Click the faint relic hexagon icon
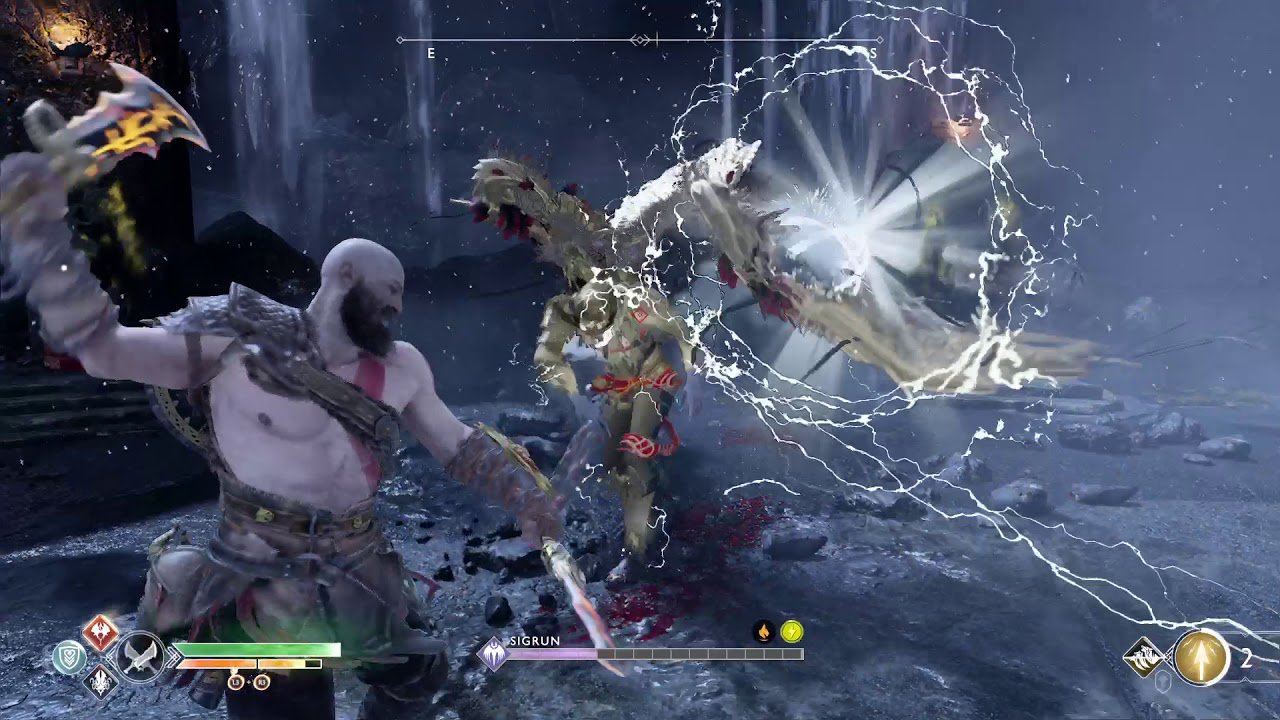The width and height of the screenshot is (1280, 720). pyautogui.click(x=1164, y=681)
